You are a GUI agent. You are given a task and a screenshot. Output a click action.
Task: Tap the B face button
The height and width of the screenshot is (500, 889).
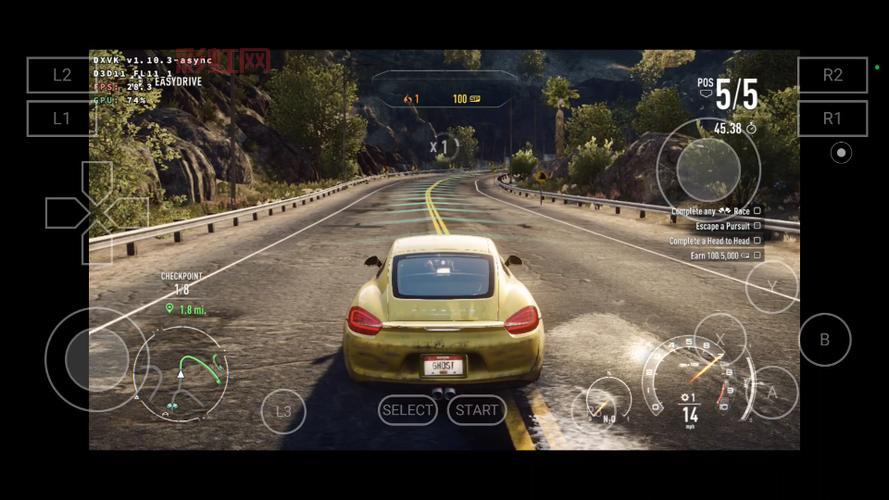825,340
